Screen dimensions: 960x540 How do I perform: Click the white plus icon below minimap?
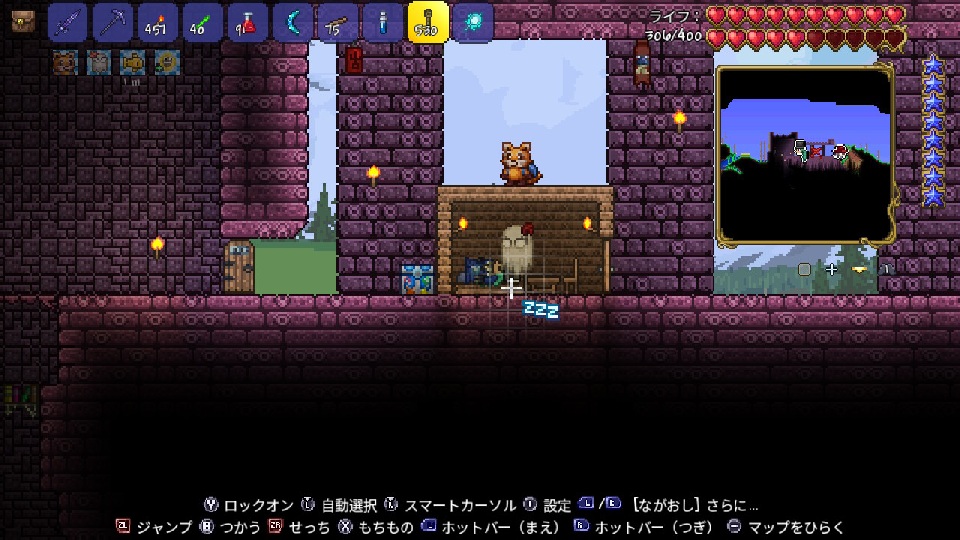point(831,269)
